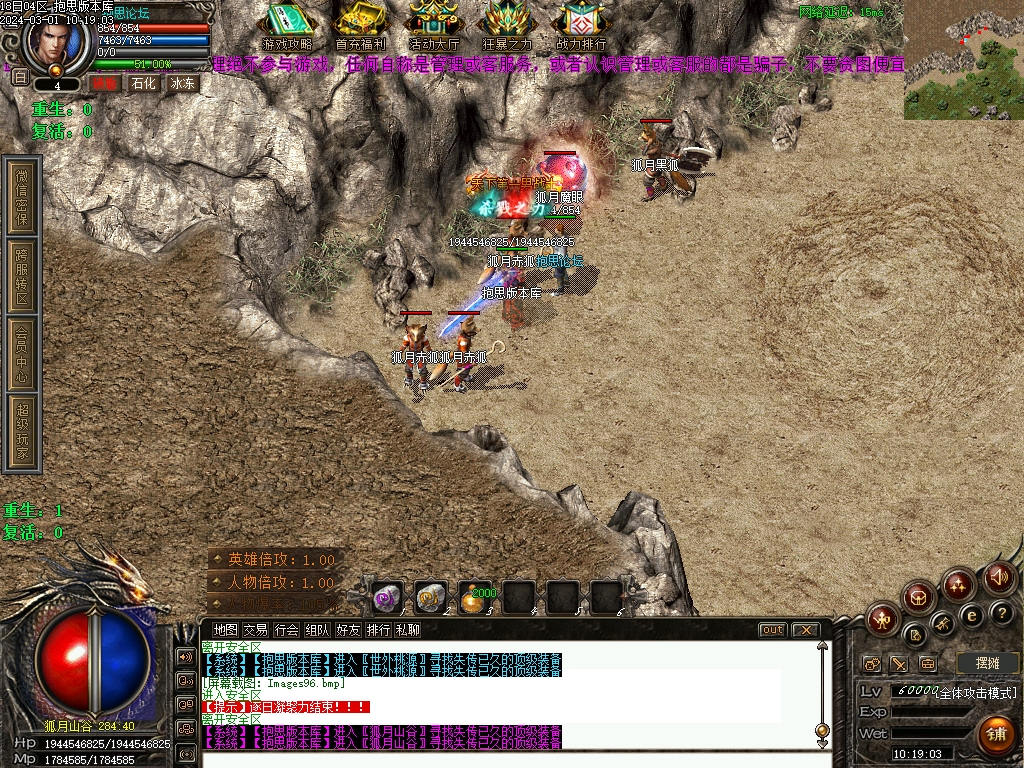Use the purple scroll stone in hotbar

click(387, 597)
